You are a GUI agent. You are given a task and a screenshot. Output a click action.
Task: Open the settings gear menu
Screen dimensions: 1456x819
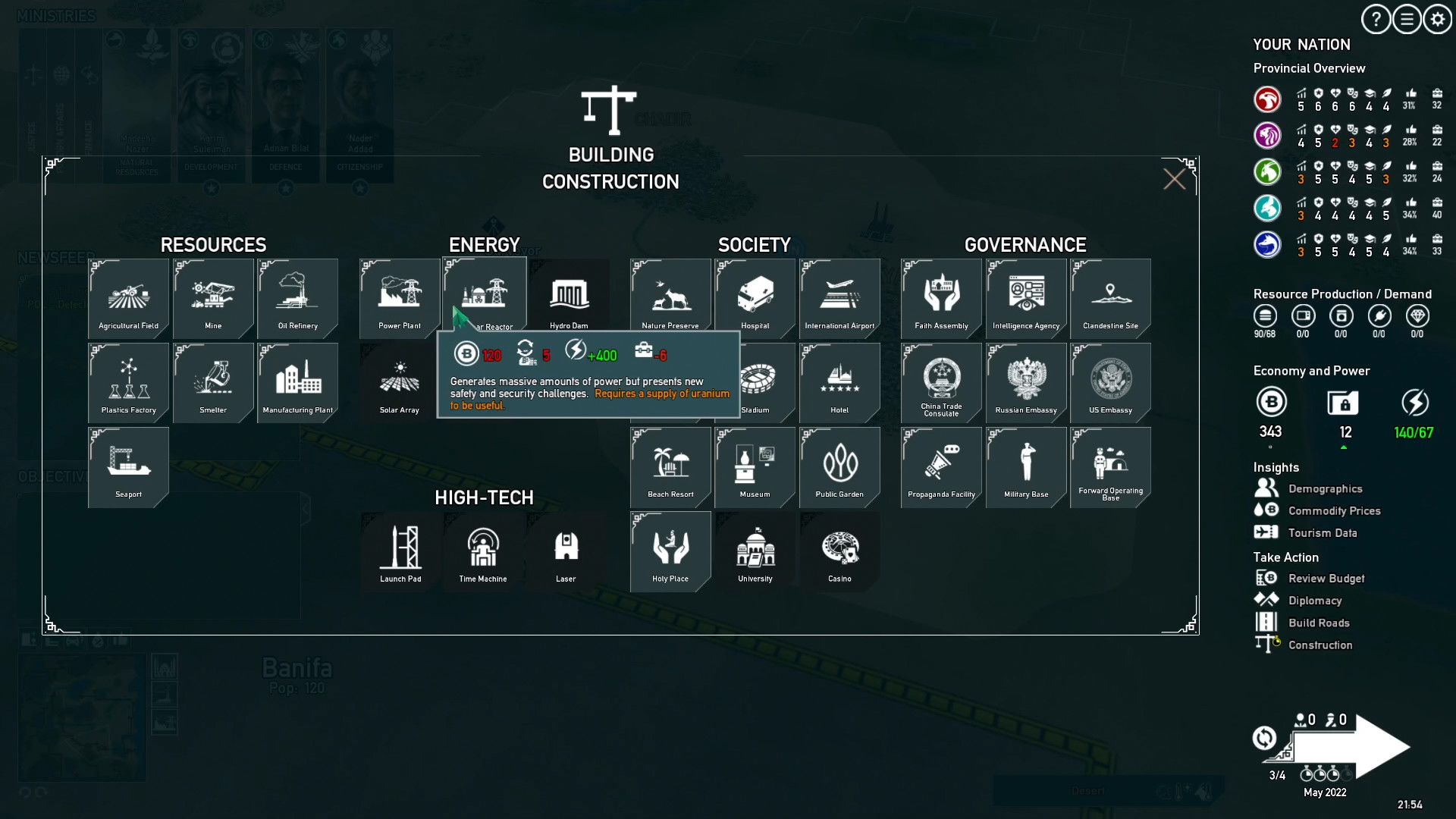pos(1437,20)
